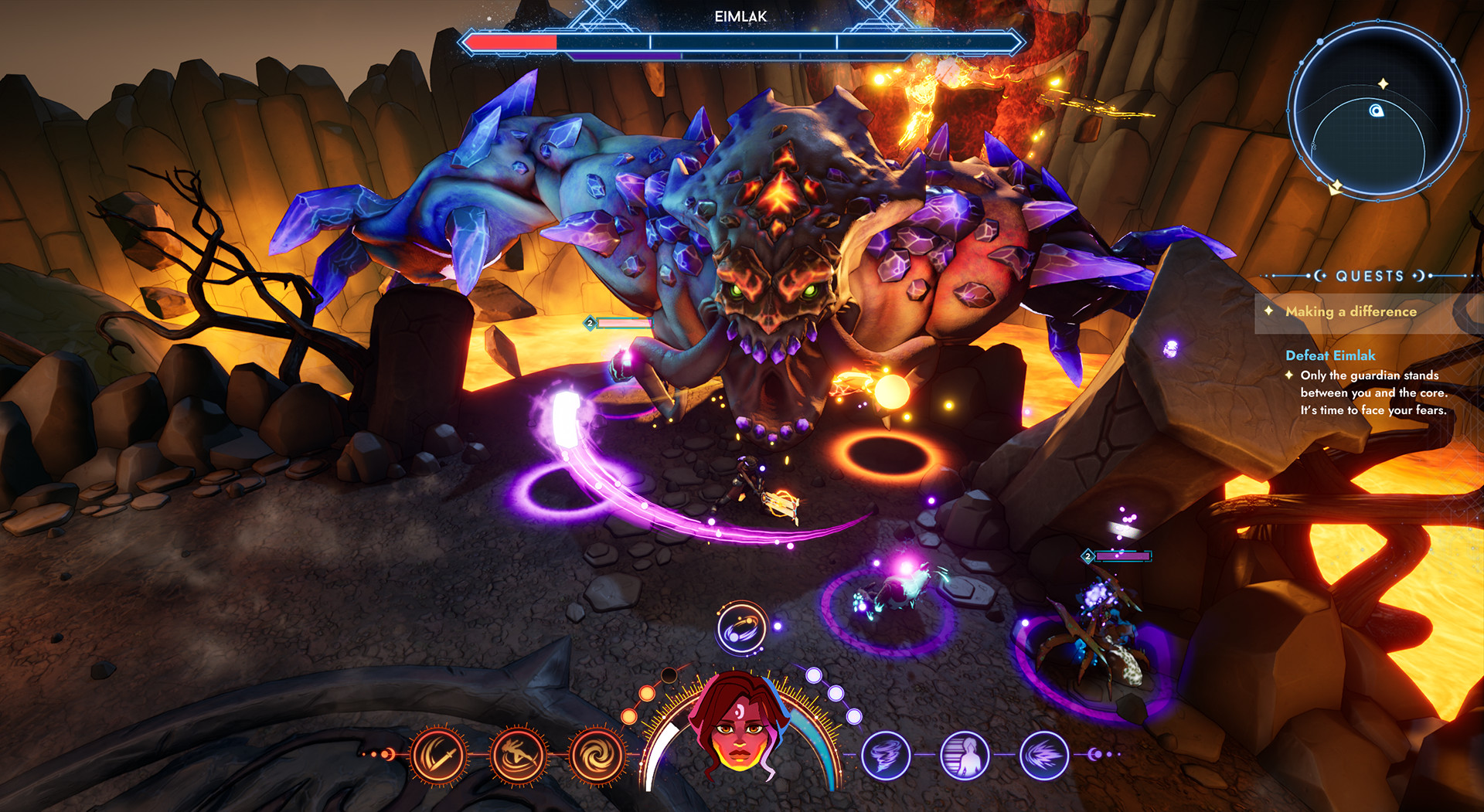Click the Defeat Eimlak quest objective text
Viewport: 1484px width, 812px height.
click(x=1330, y=355)
